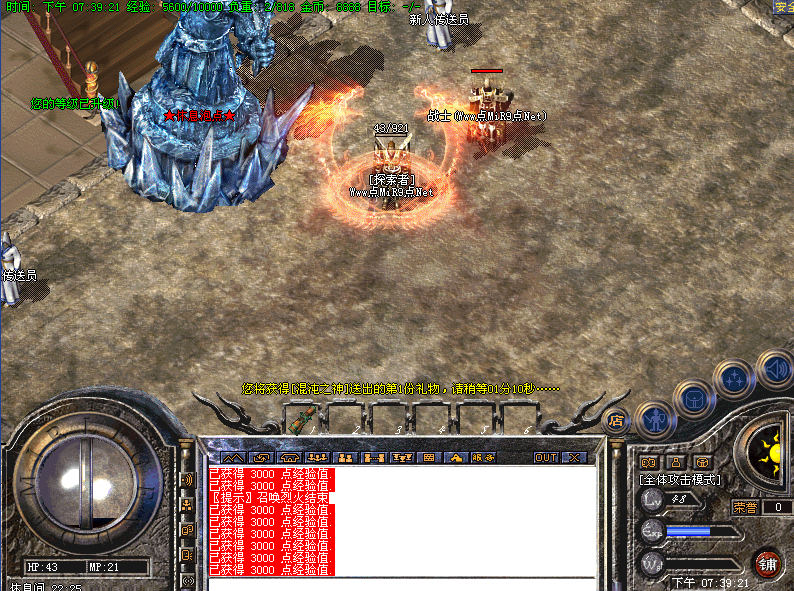Click the house icon on chat toolbar
Screen dimensions: 794x591
(x=455, y=457)
